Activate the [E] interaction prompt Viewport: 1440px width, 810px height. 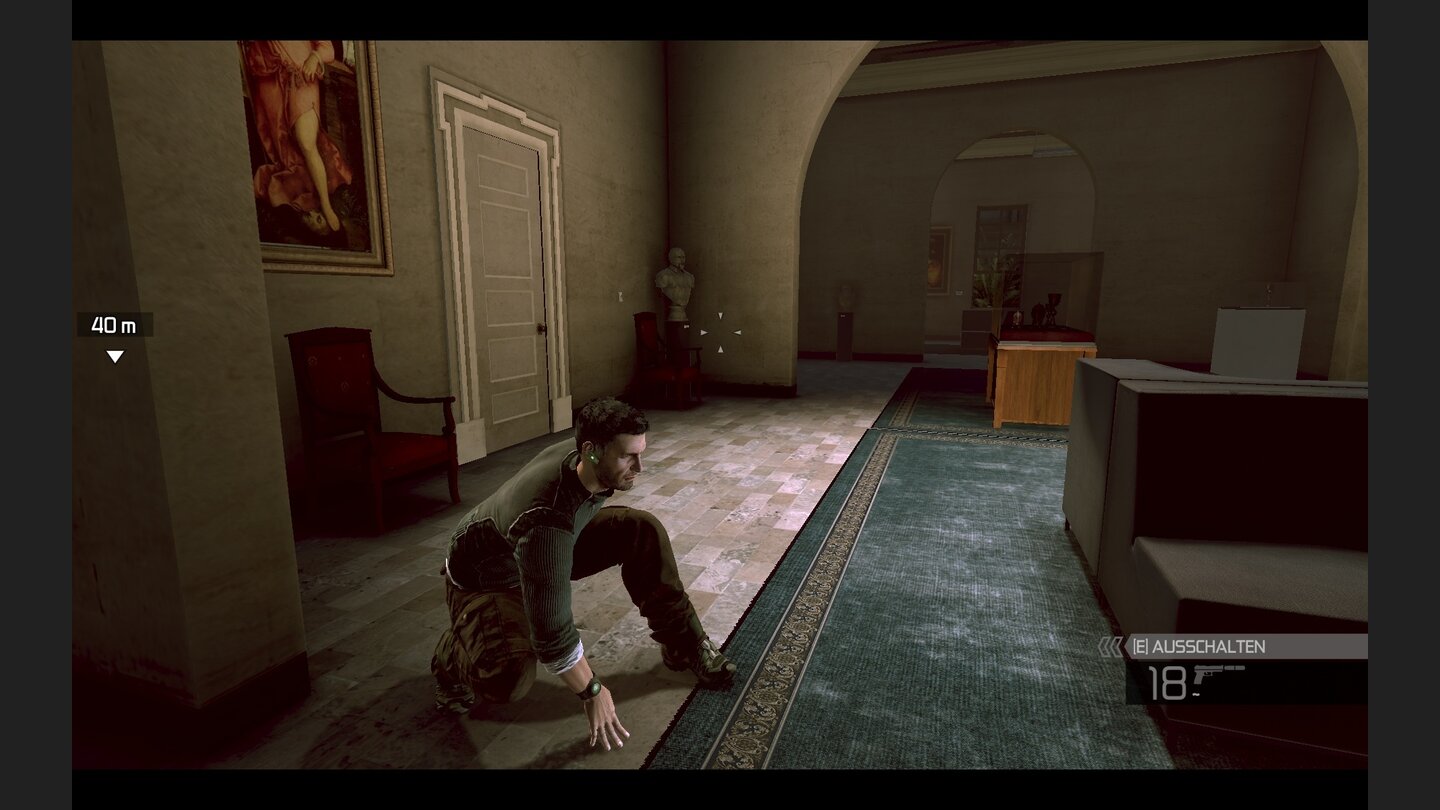click(1139, 646)
